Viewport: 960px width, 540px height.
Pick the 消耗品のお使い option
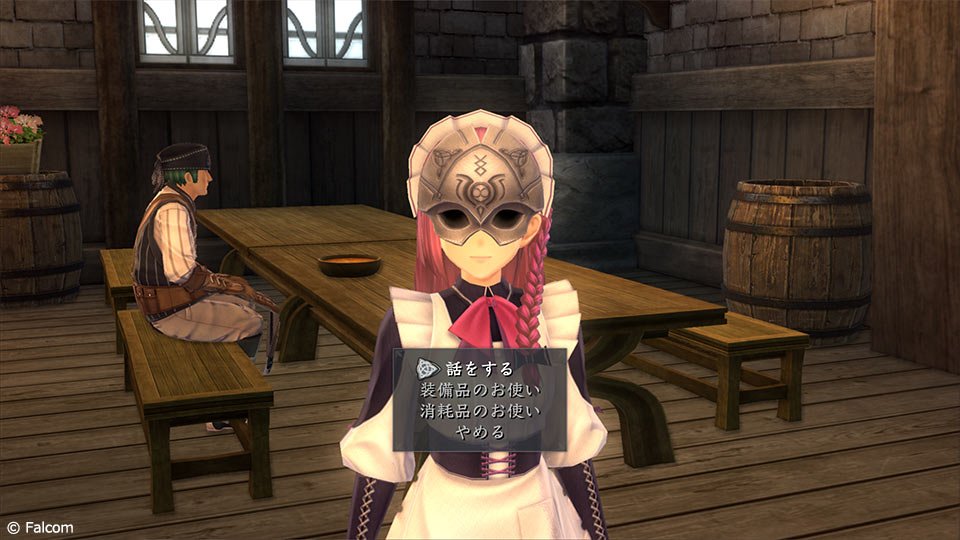[481, 411]
